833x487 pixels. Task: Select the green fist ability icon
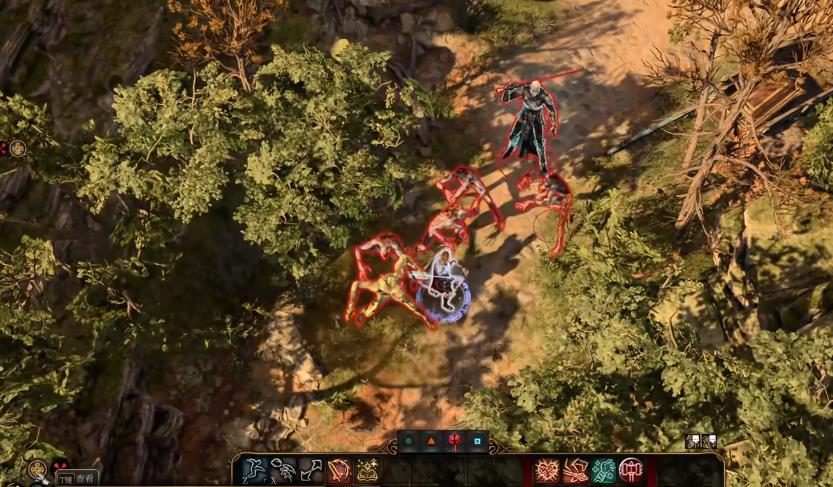pos(603,470)
